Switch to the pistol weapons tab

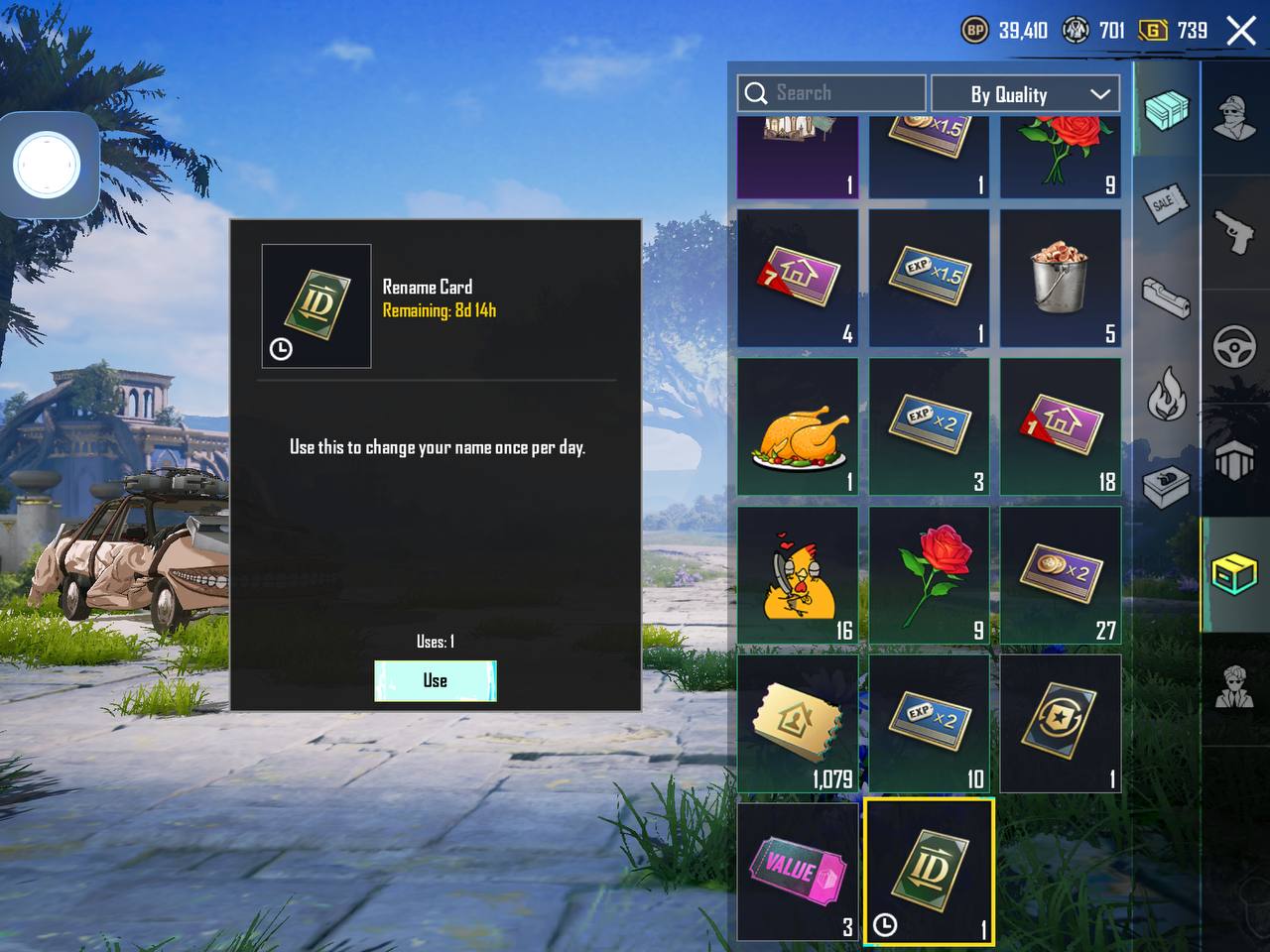tap(1235, 232)
